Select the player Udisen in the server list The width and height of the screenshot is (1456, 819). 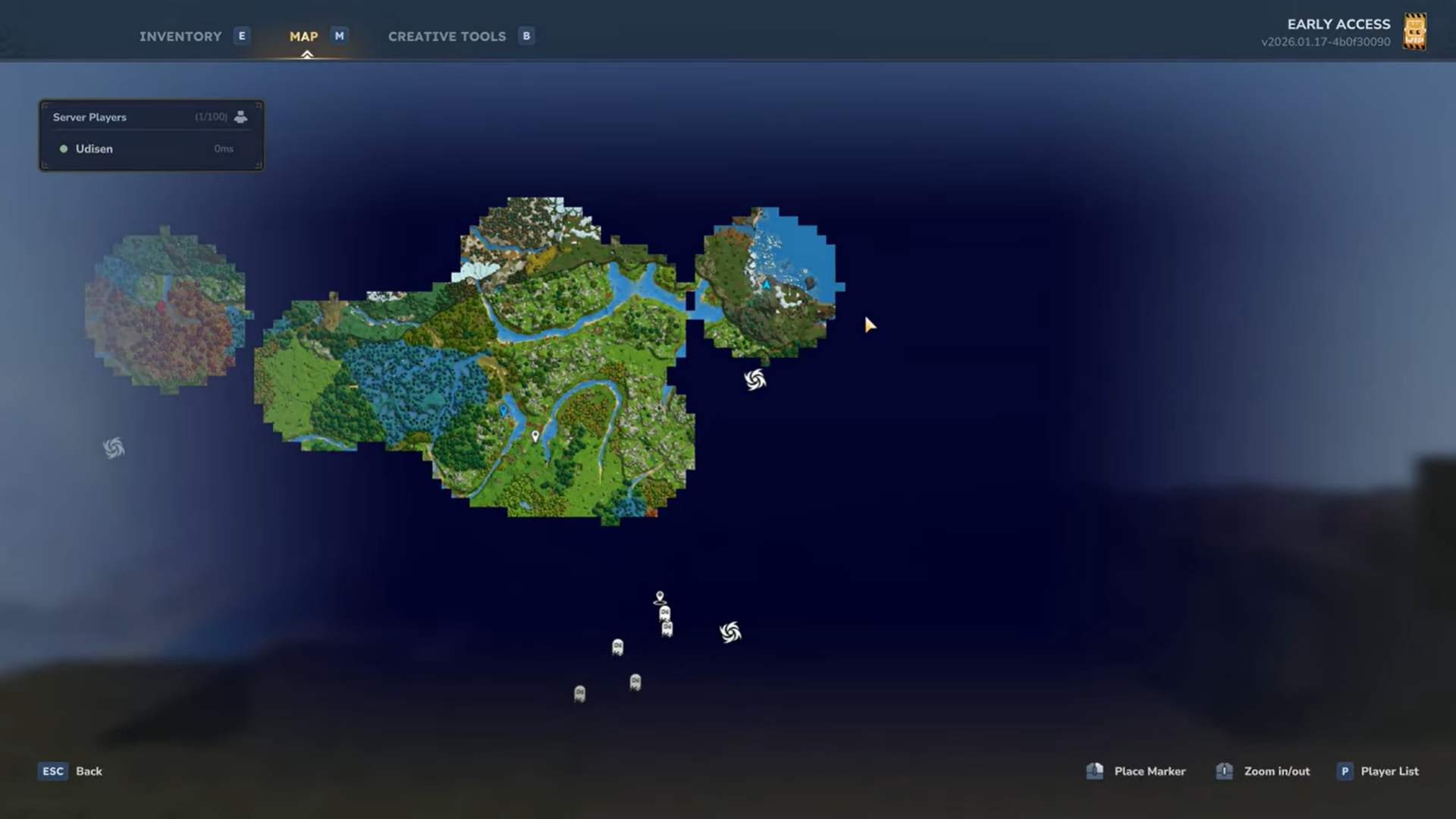[x=94, y=149]
